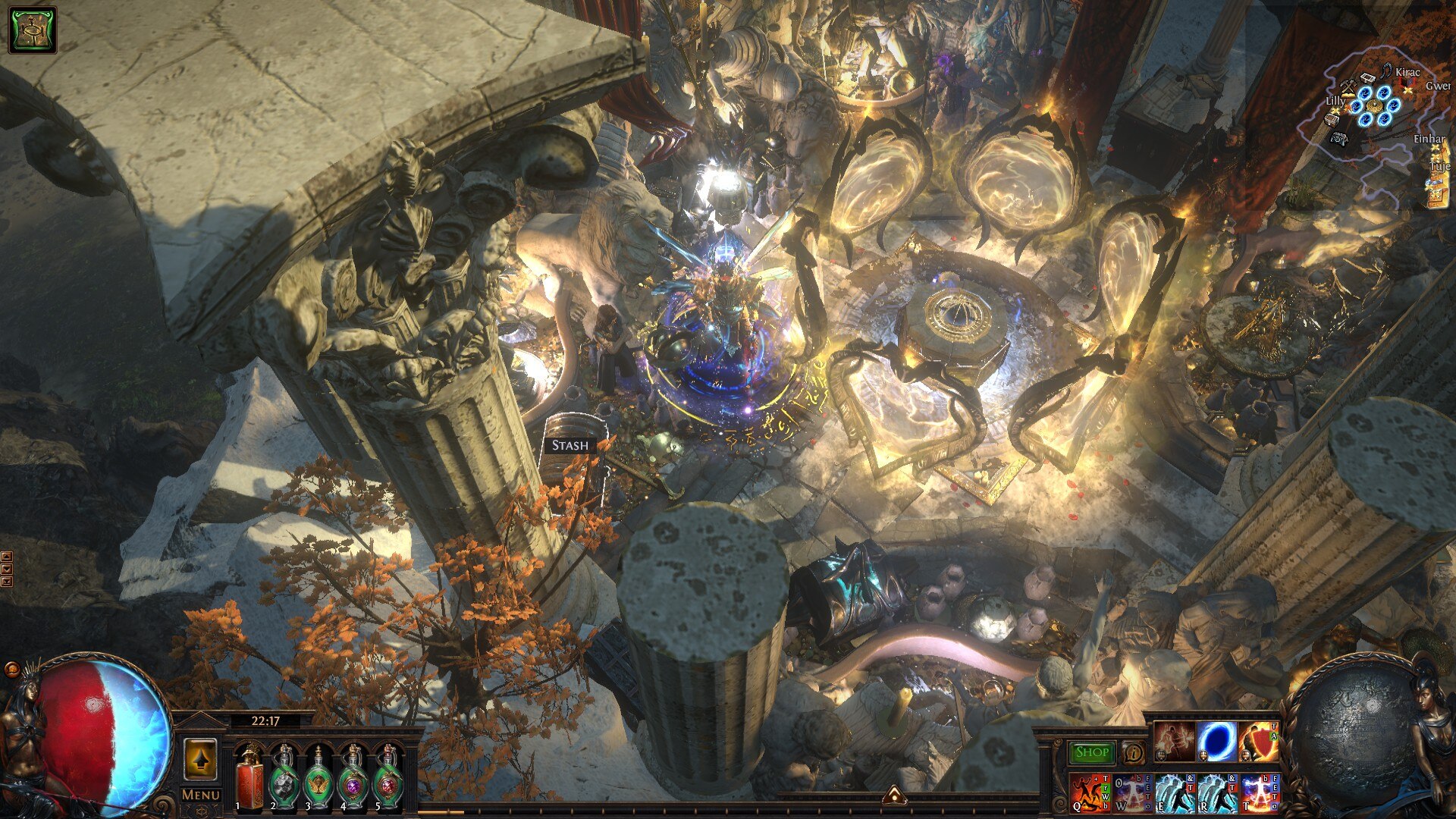Use the green flask with winged emblem
This screenshot has height=819, width=1456.
pyautogui.click(x=318, y=778)
